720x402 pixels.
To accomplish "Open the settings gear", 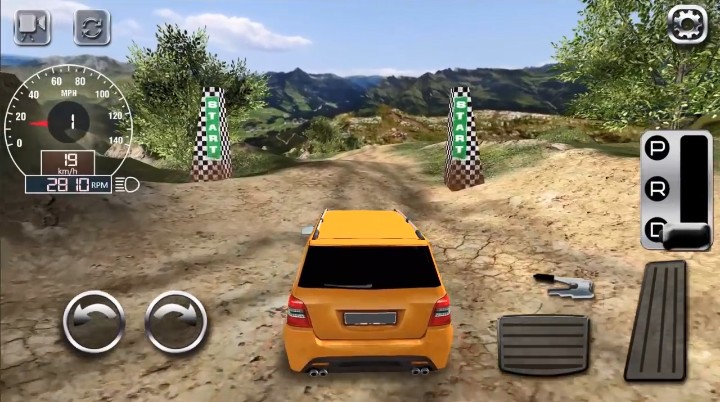I will [x=687, y=24].
